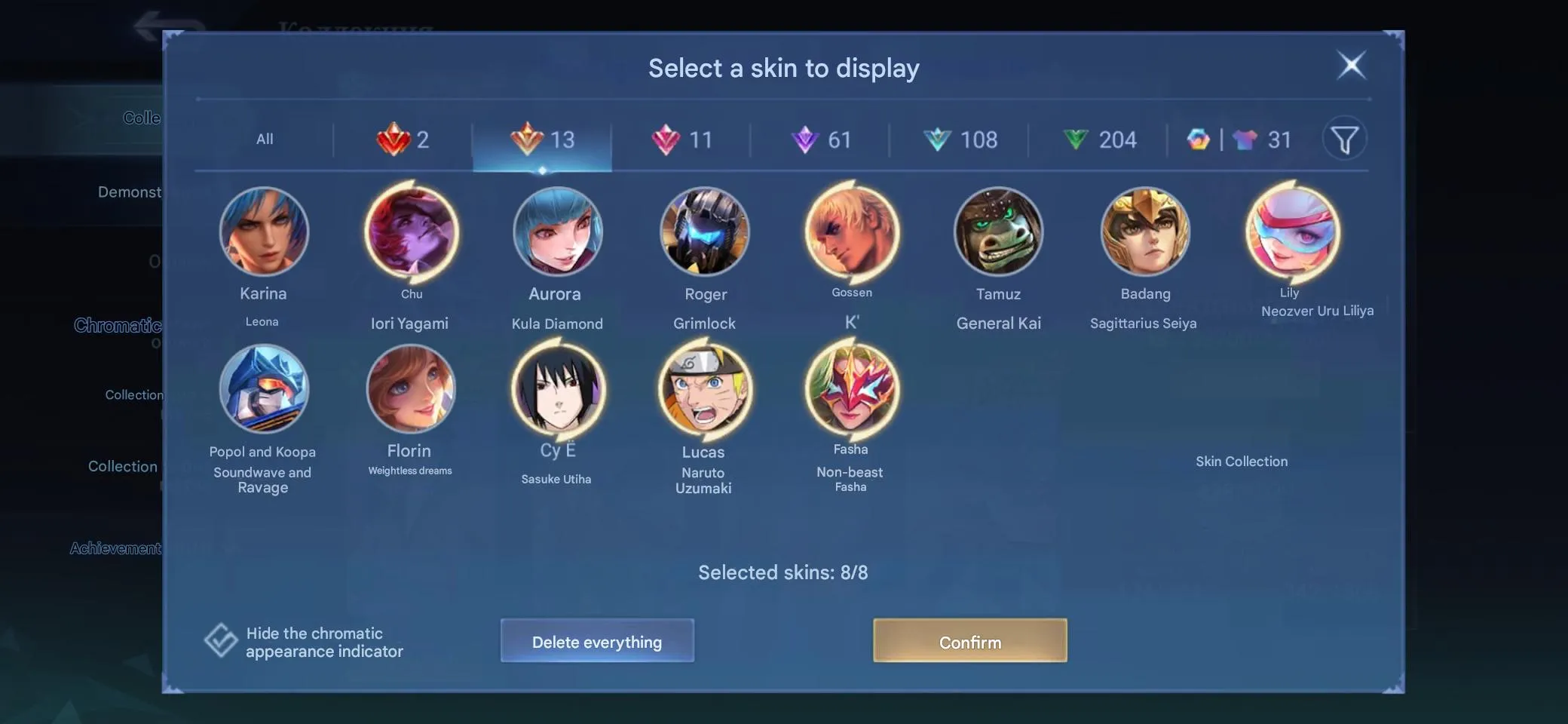1568x724 pixels.
Task: Switch to the All skins tab
Action: click(265, 139)
